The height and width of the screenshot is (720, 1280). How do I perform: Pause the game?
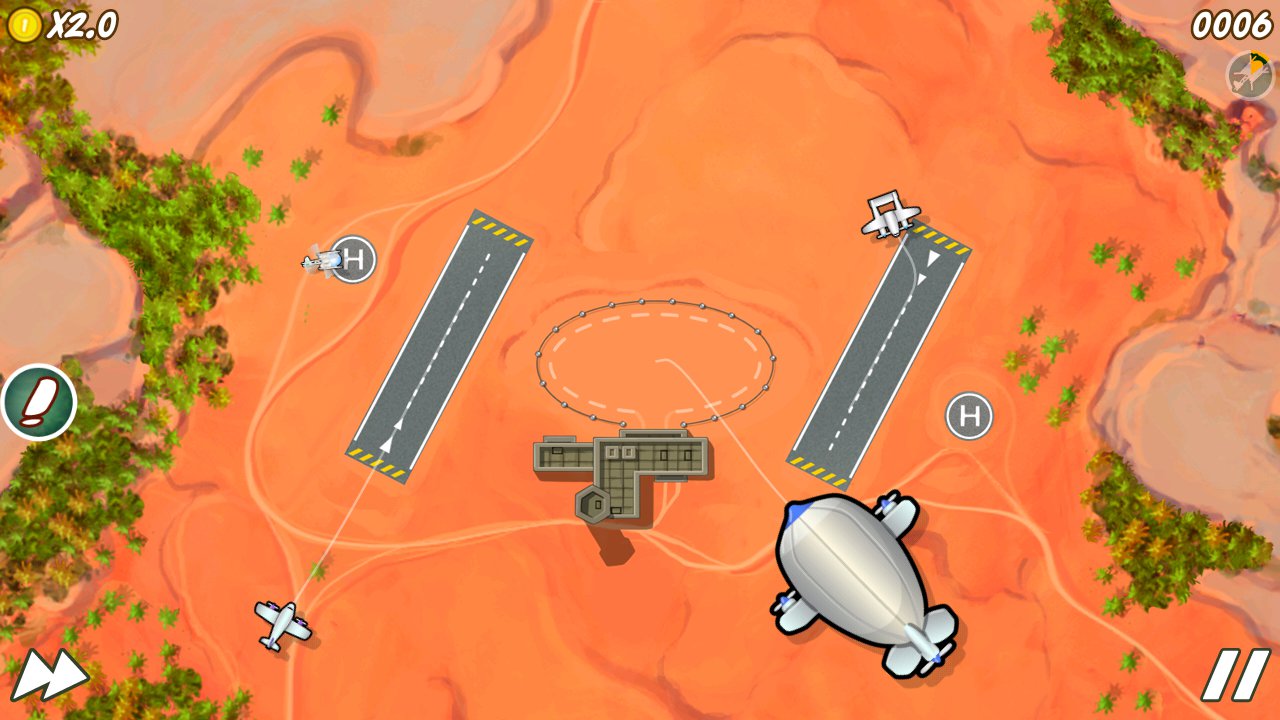point(1236,674)
